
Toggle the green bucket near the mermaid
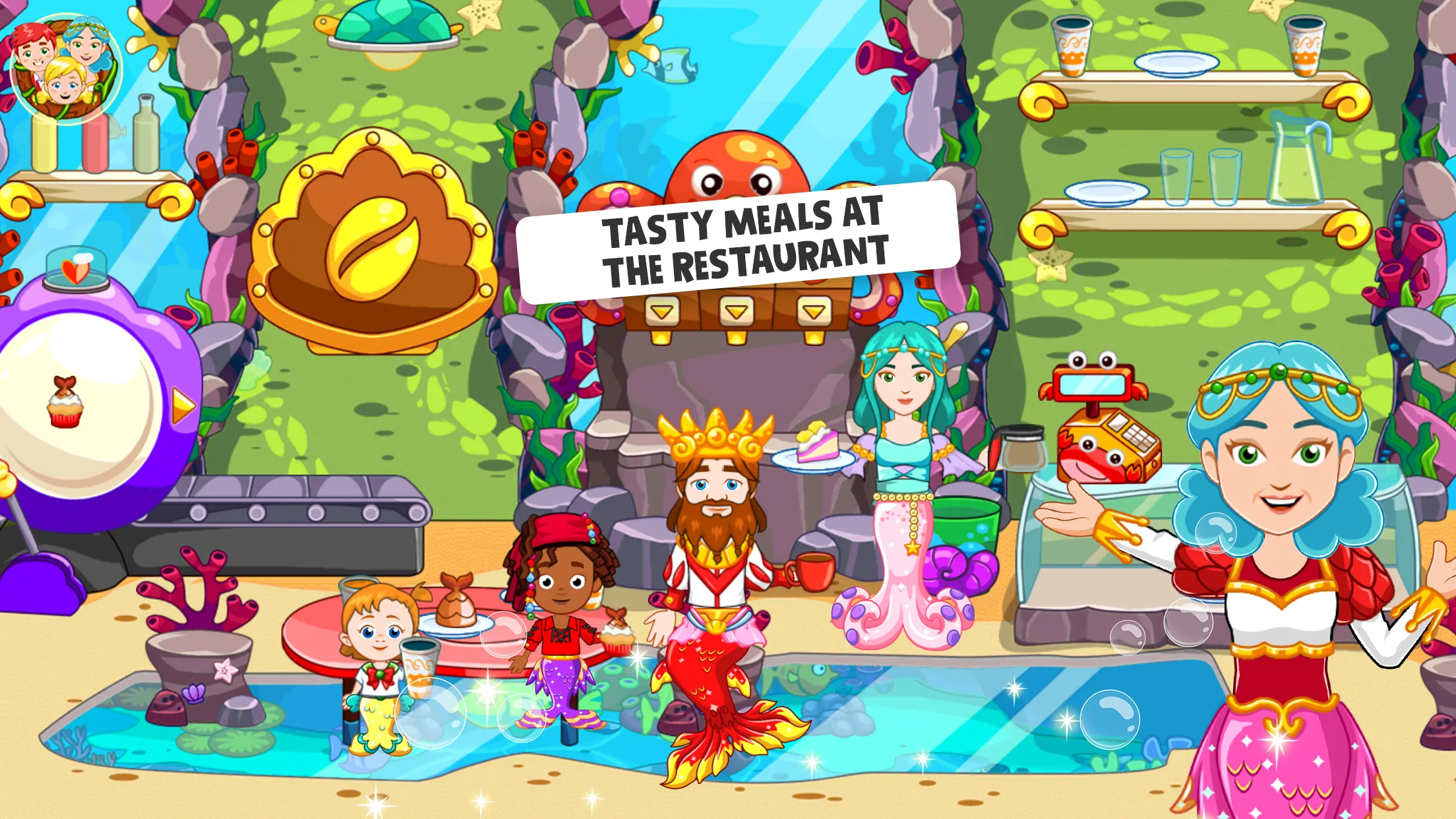[967, 522]
